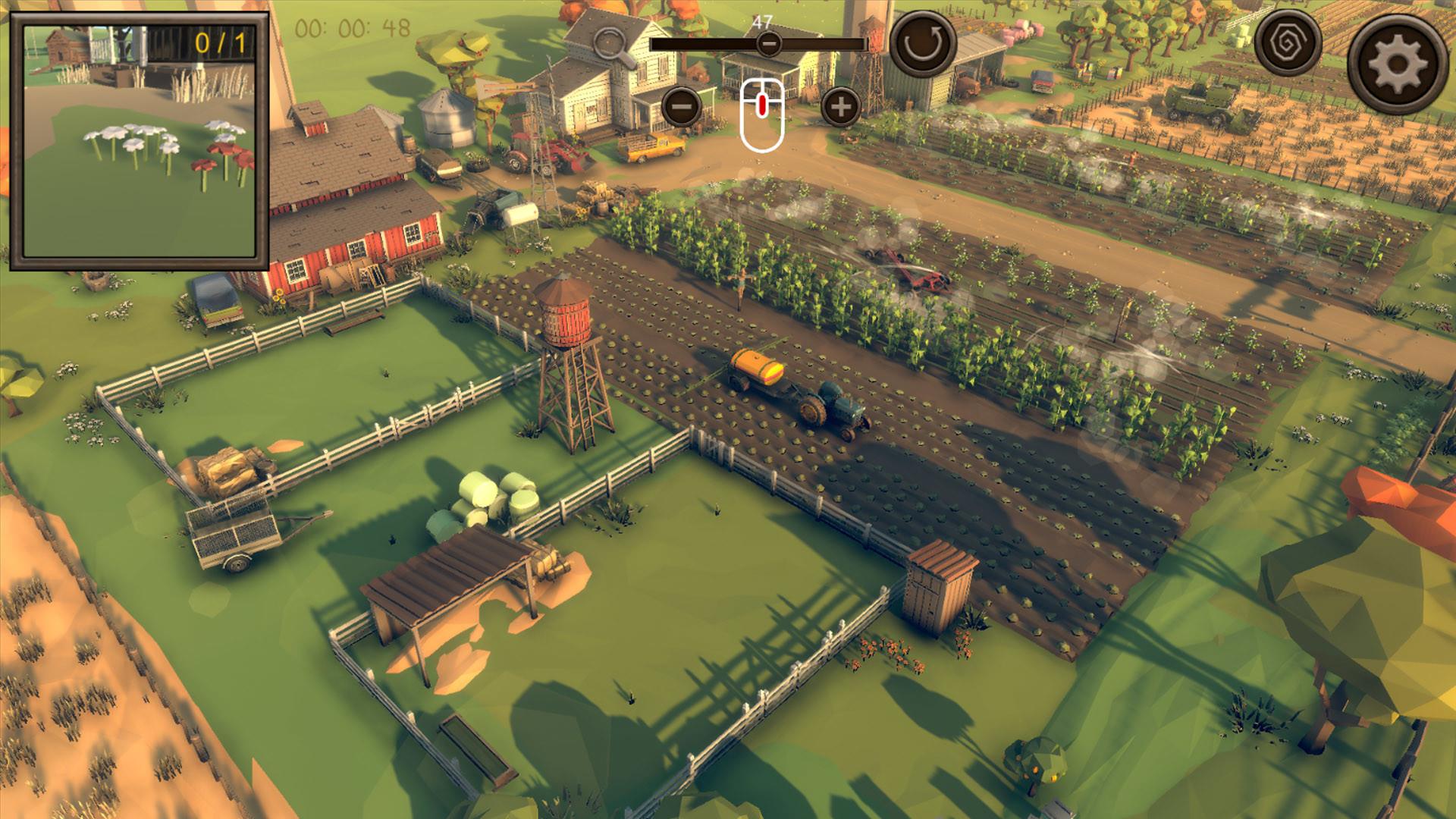Zoom in with the plus button
Image resolution: width=1456 pixels, height=819 pixels.
[839, 107]
